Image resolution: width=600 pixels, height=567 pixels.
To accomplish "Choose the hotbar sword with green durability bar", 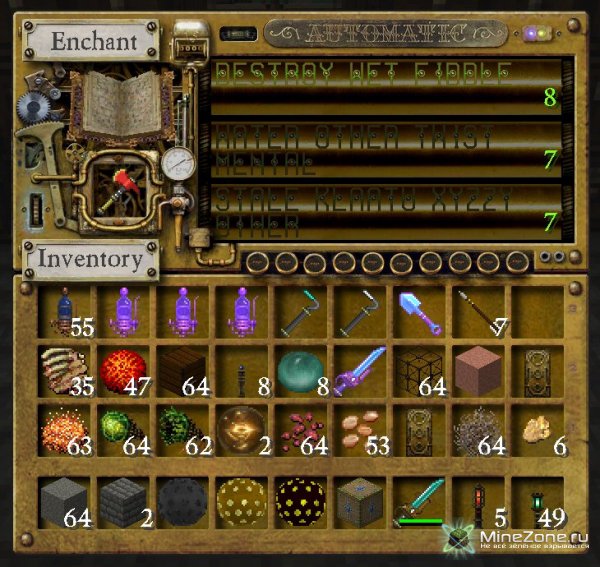I will [x=416, y=500].
